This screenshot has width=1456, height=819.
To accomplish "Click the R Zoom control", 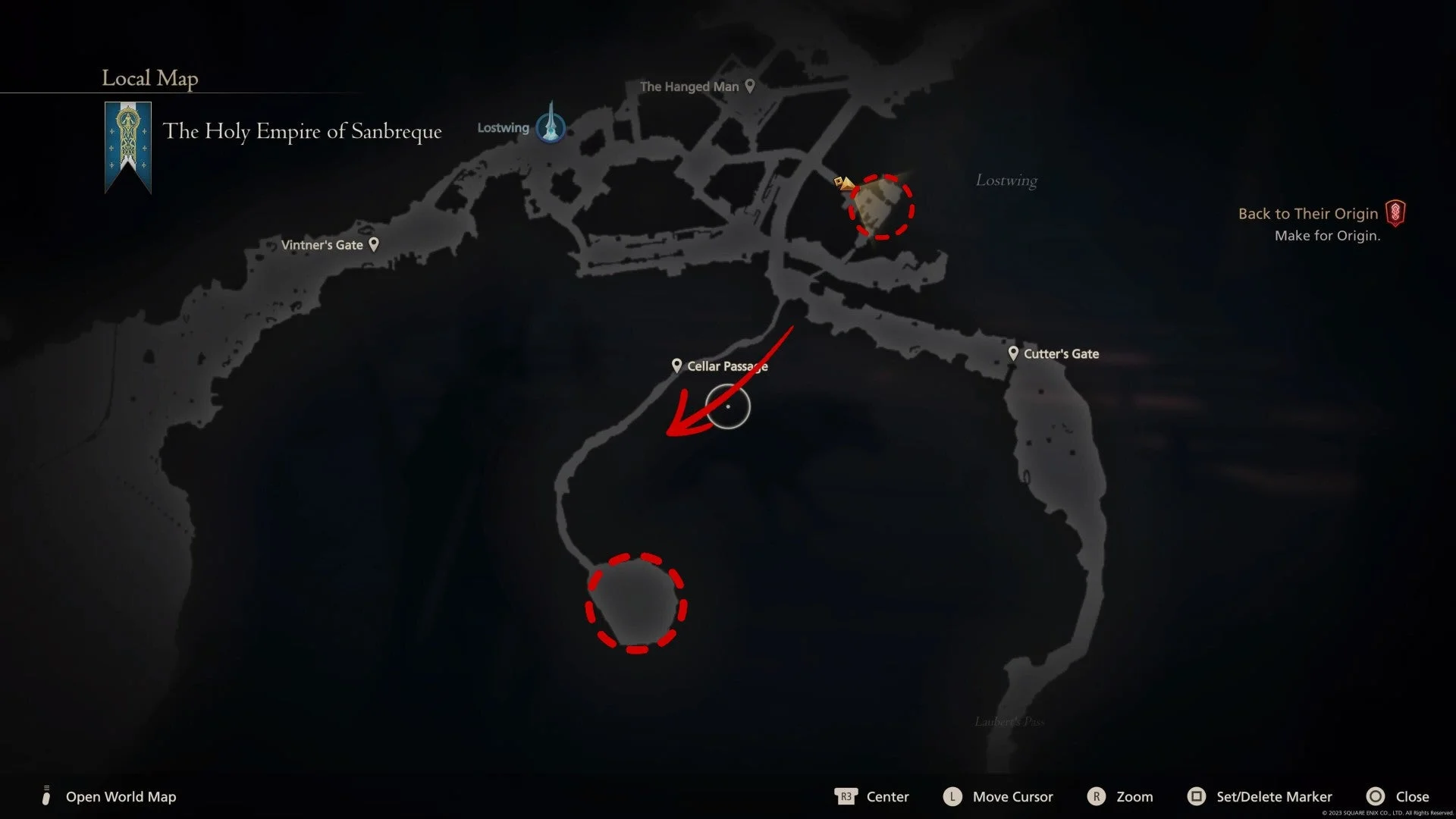I will (x=1097, y=796).
